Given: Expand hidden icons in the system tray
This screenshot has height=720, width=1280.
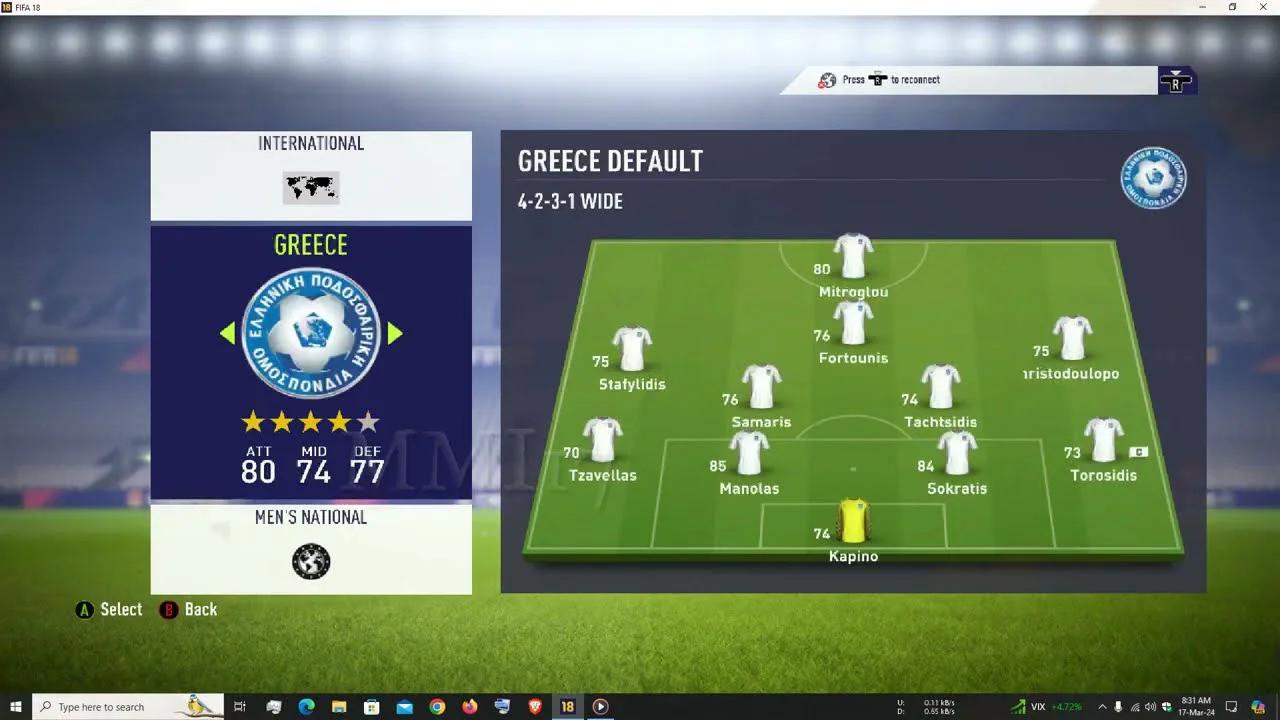Looking at the screenshot, I should [x=1103, y=706].
